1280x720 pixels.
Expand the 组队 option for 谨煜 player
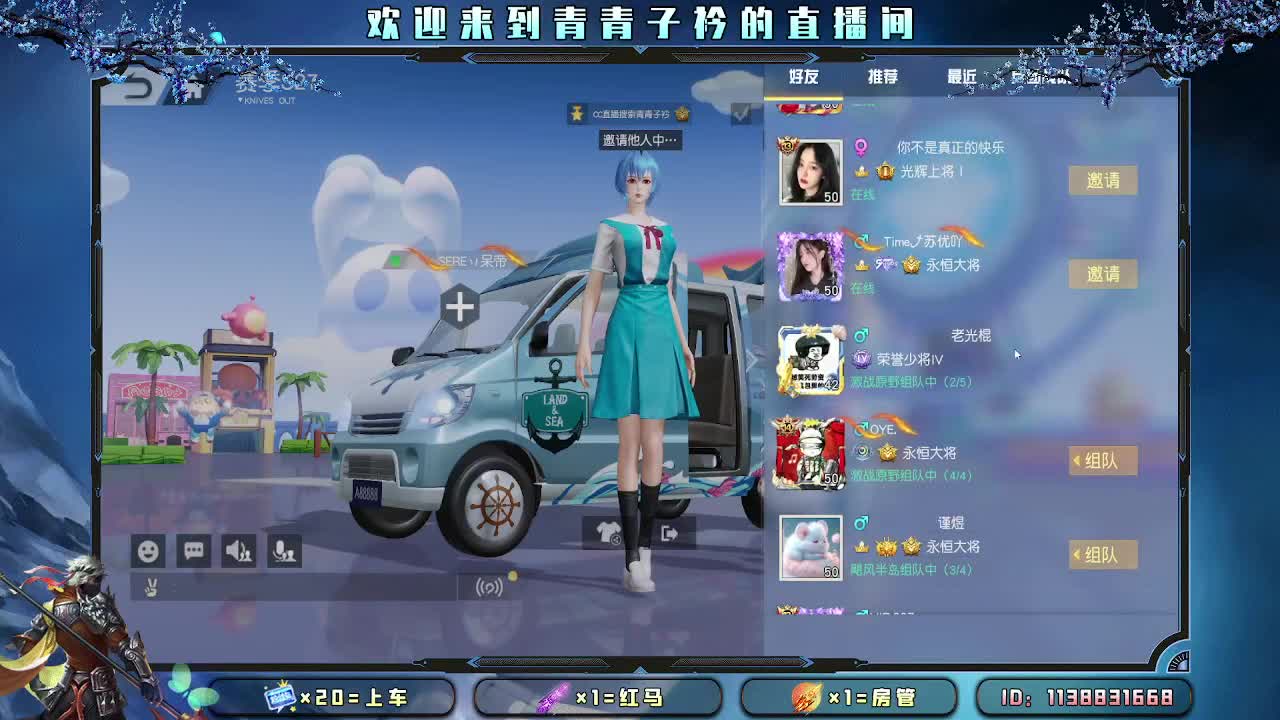[1103, 554]
